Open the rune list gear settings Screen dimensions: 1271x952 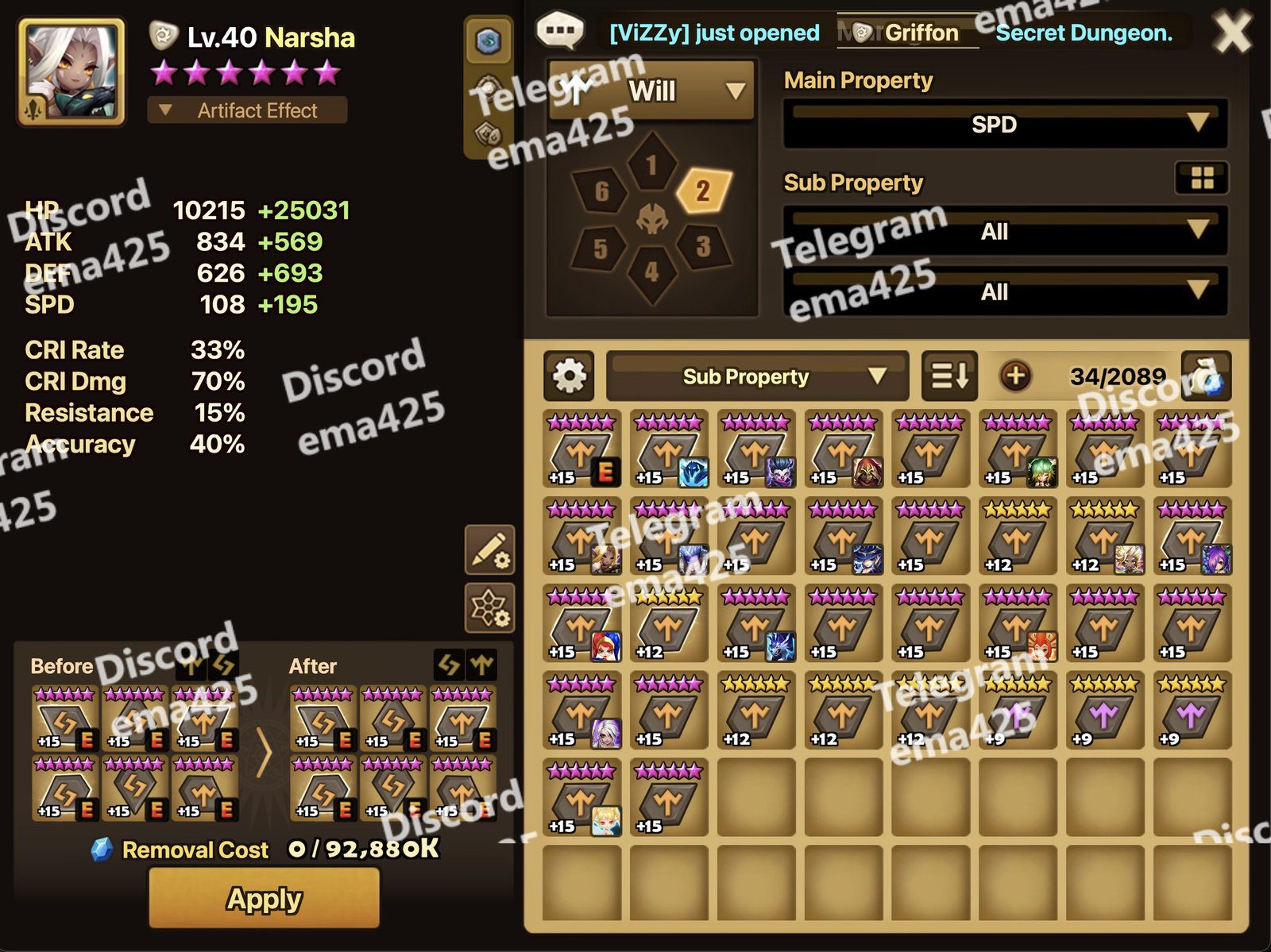[569, 376]
